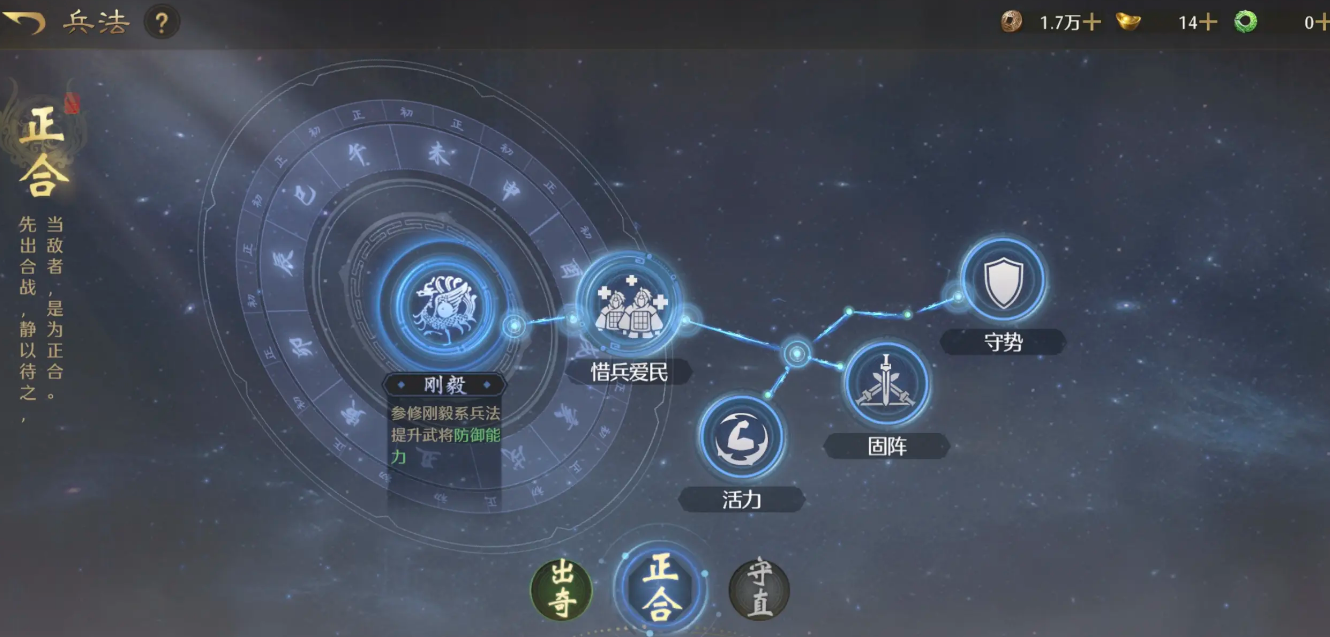Switch to the 正合 tab
The width and height of the screenshot is (1330, 637).
(660, 586)
